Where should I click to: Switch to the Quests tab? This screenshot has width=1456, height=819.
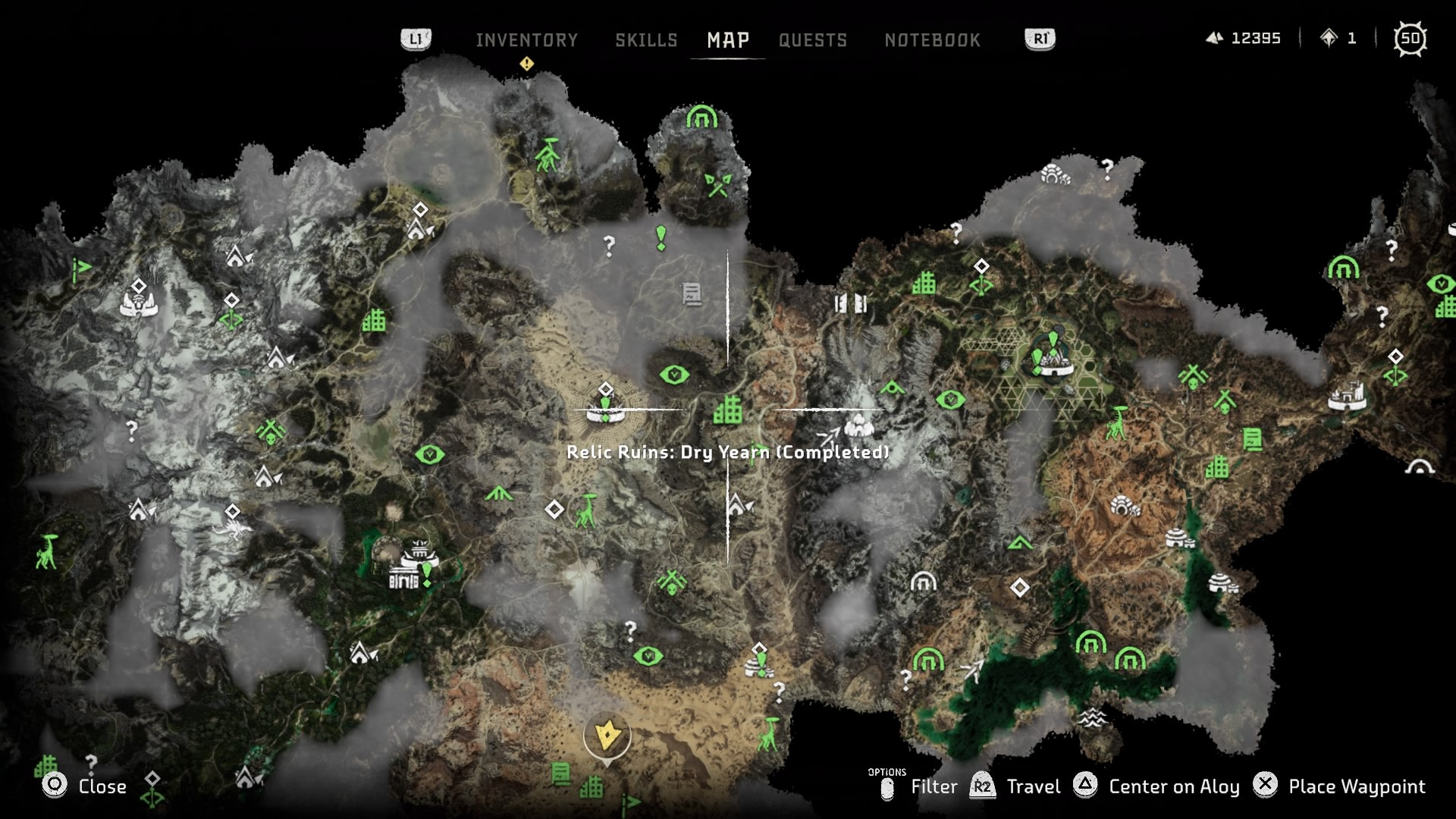coord(814,40)
